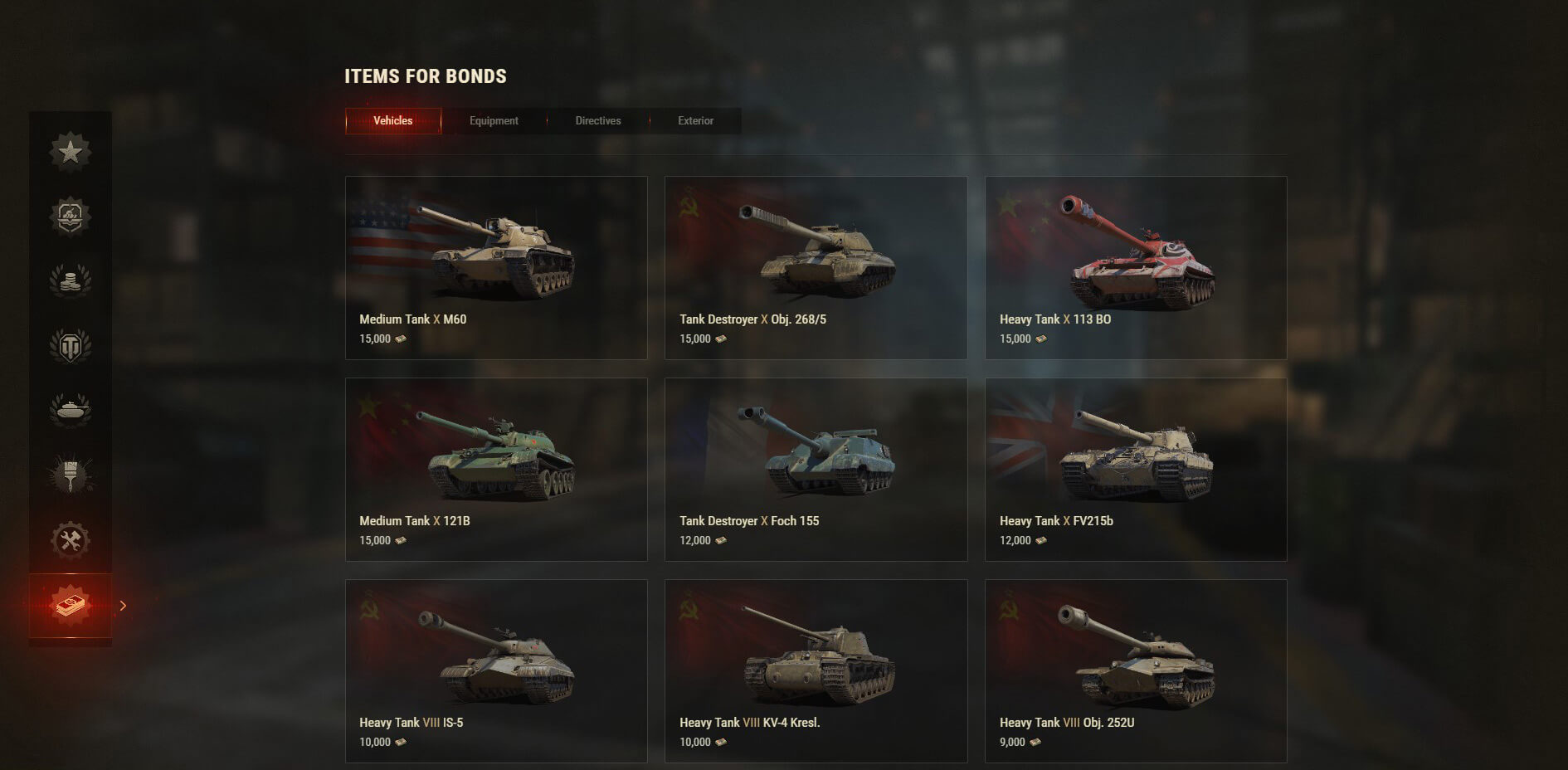This screenshot has height=770, width=1568.
Task: Select the FV215b Heavy Tank card
Action: click(x=1135, y=469)
